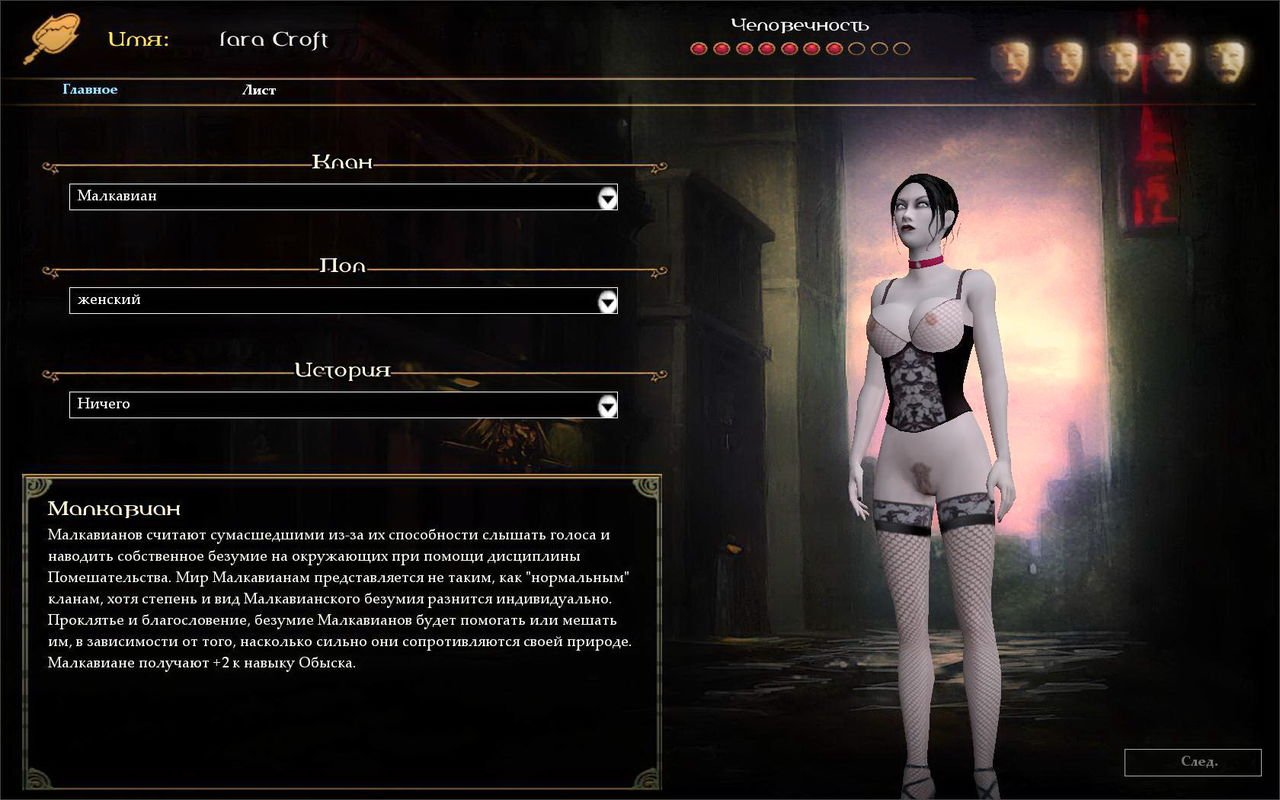Screen dimensions: 1280x800
Task: Click the Iara Croft name field
Action: tap(272, 39)
